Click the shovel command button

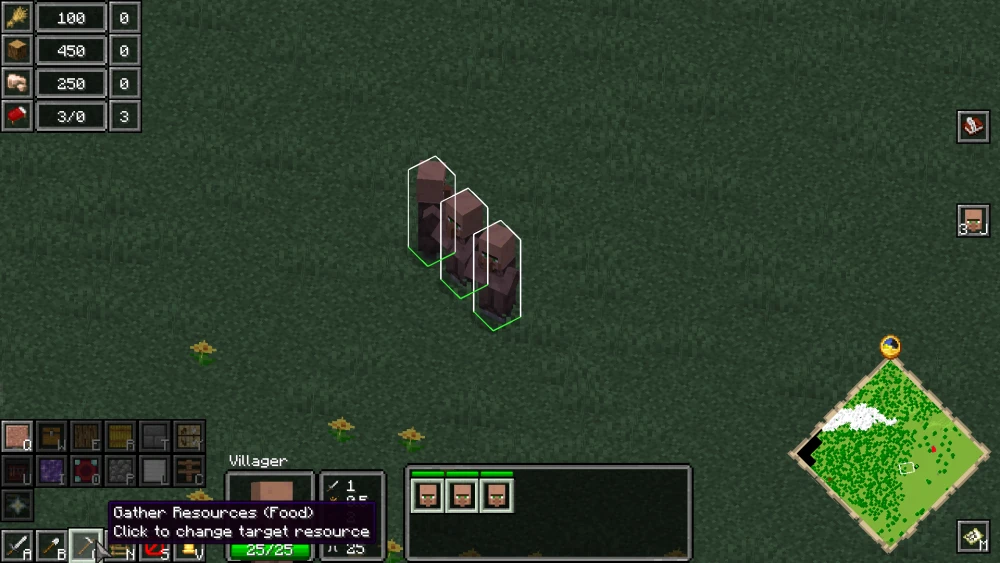(51, 546)
